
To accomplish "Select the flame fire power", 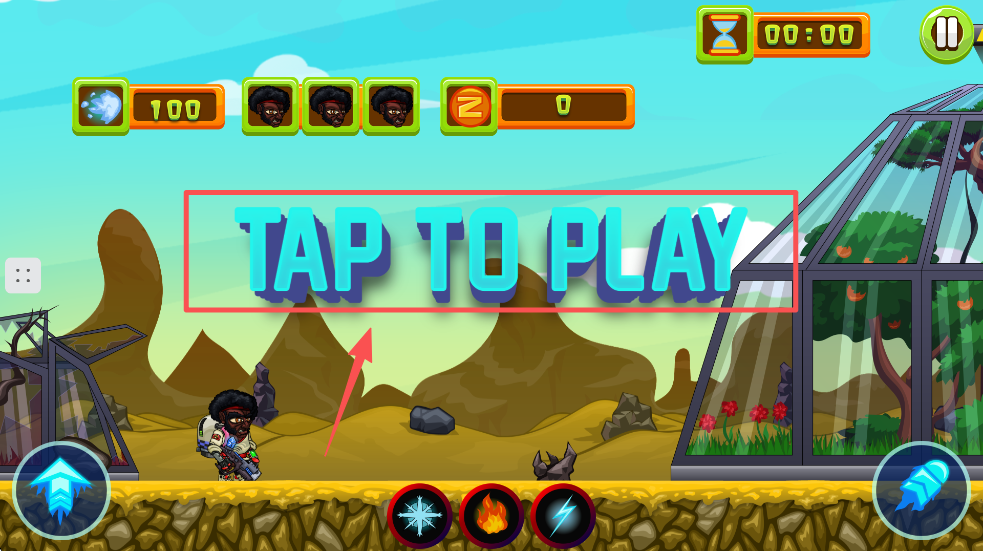I will click(x=491, y=516).
